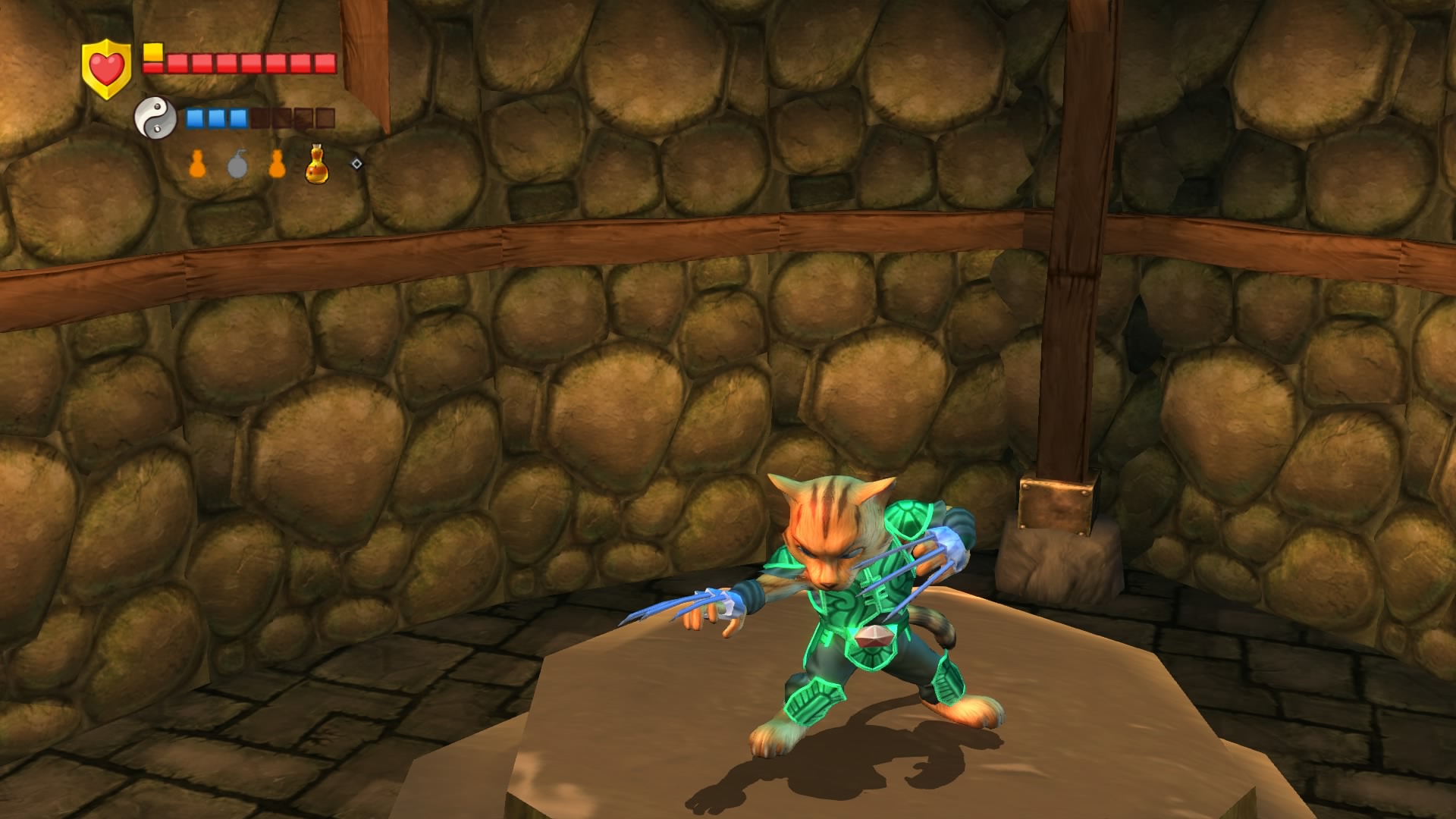Click the gray bomb item icon
This screenshot has height=819, width=1456.
tap(237, 168)
